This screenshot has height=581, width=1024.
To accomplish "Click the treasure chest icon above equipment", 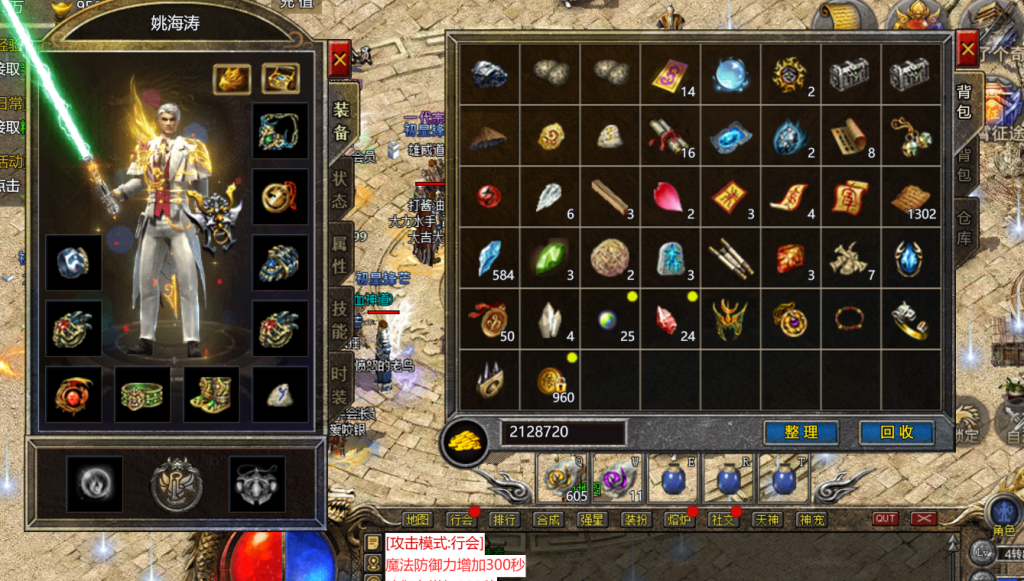I will pyautogui.click(x=280, y=77).
